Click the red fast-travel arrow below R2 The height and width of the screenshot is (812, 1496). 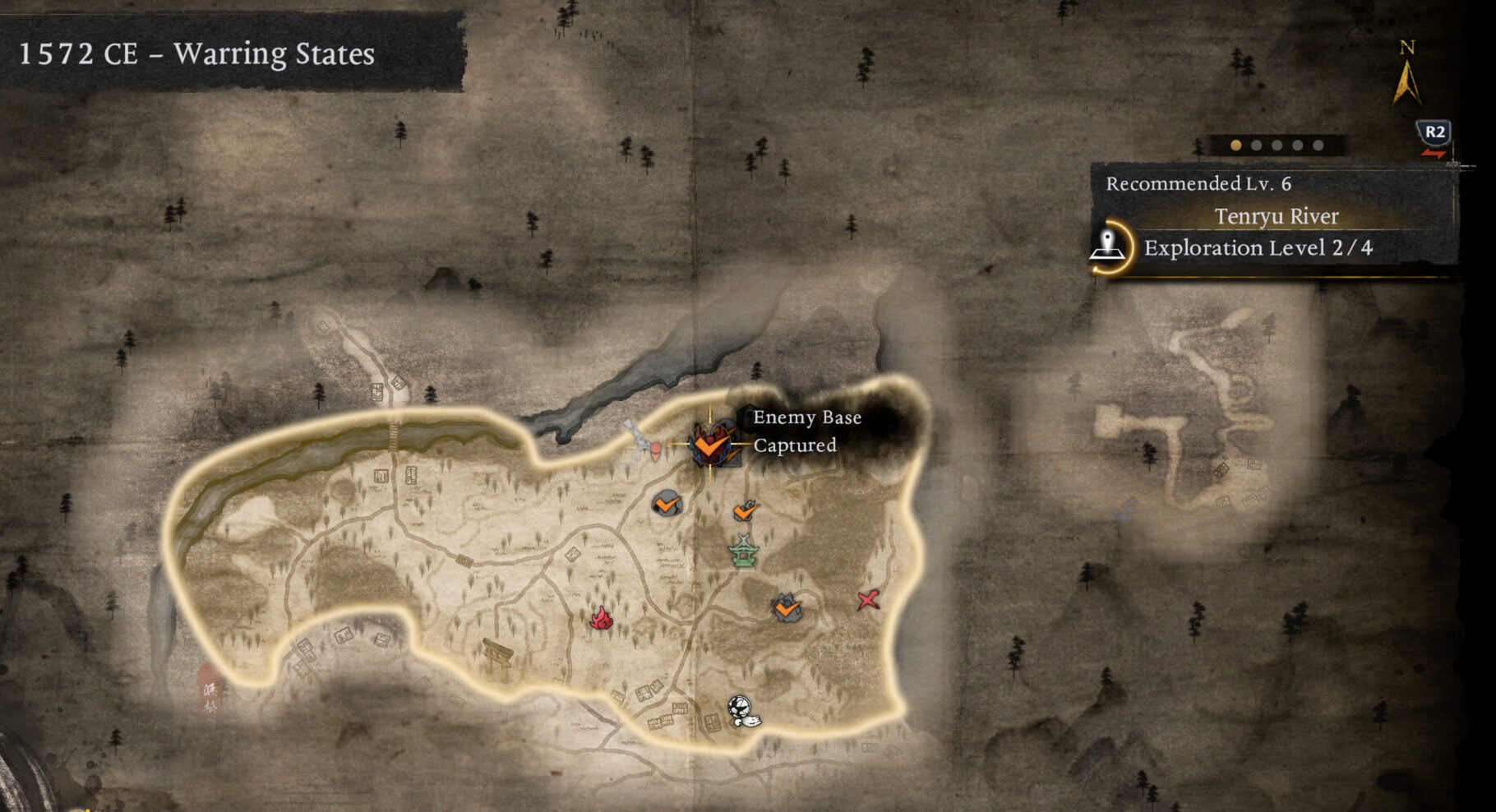1433,153
